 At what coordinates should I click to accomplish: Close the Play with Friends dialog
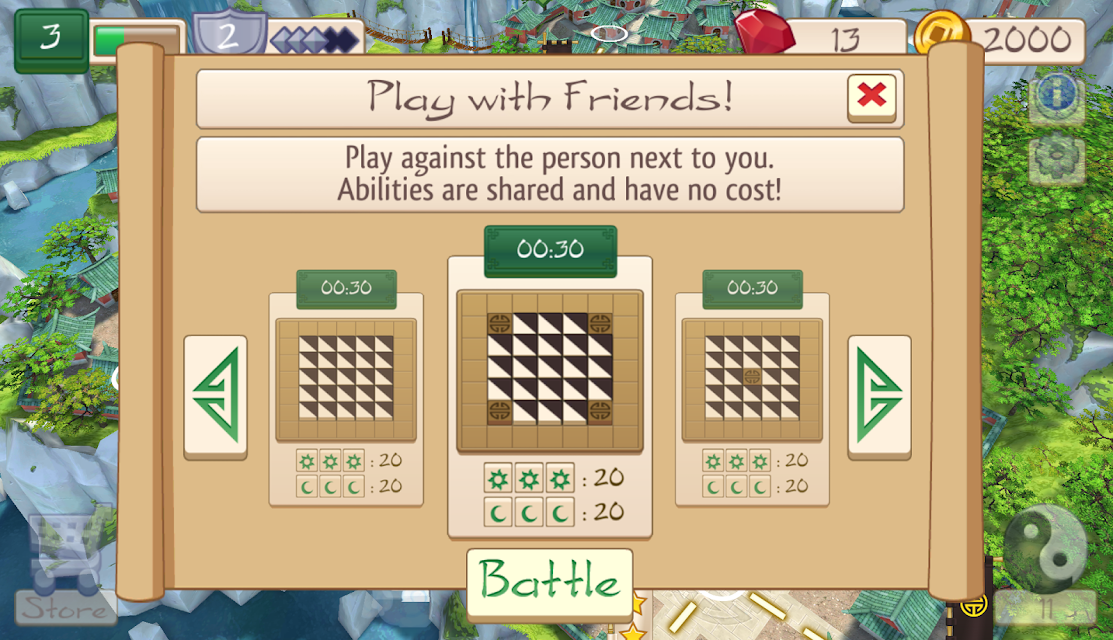click(x=871, y=97)
